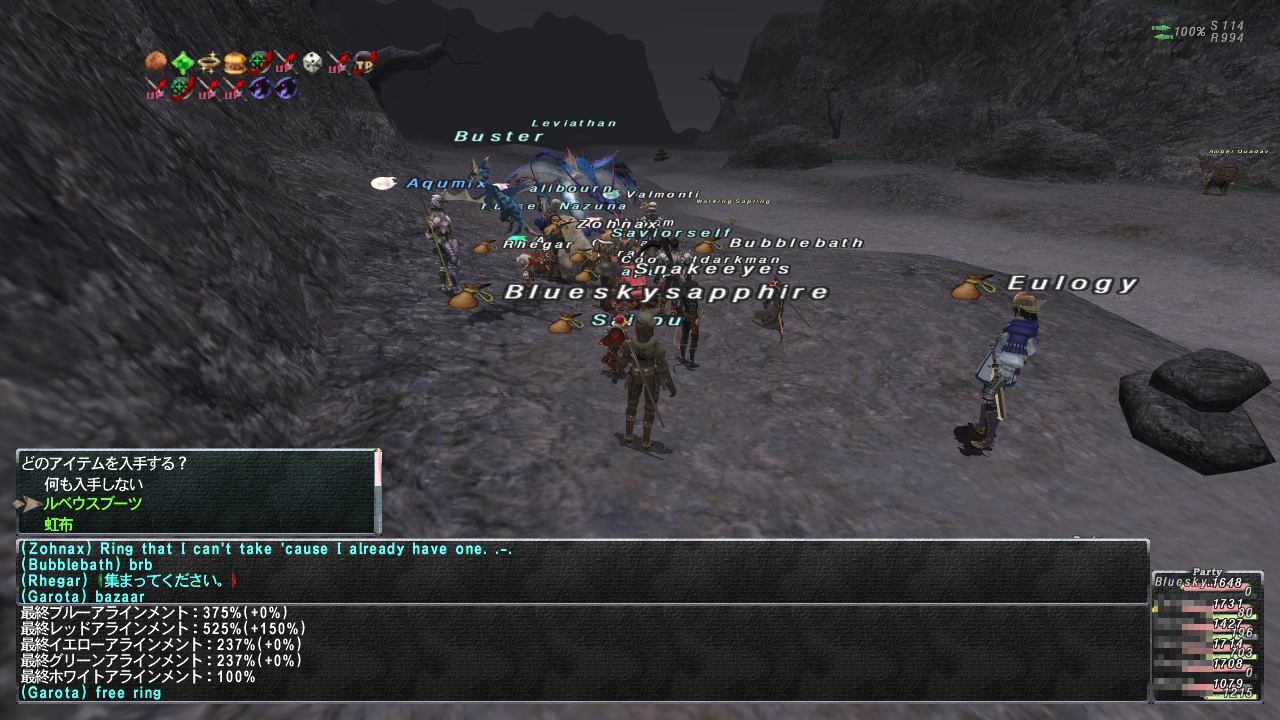The height and width of the screenshot is (720, 1280).
Task: Choose 何も入手しない (take nothing) option
Action: pyautogui.click(x=87, y=484)
